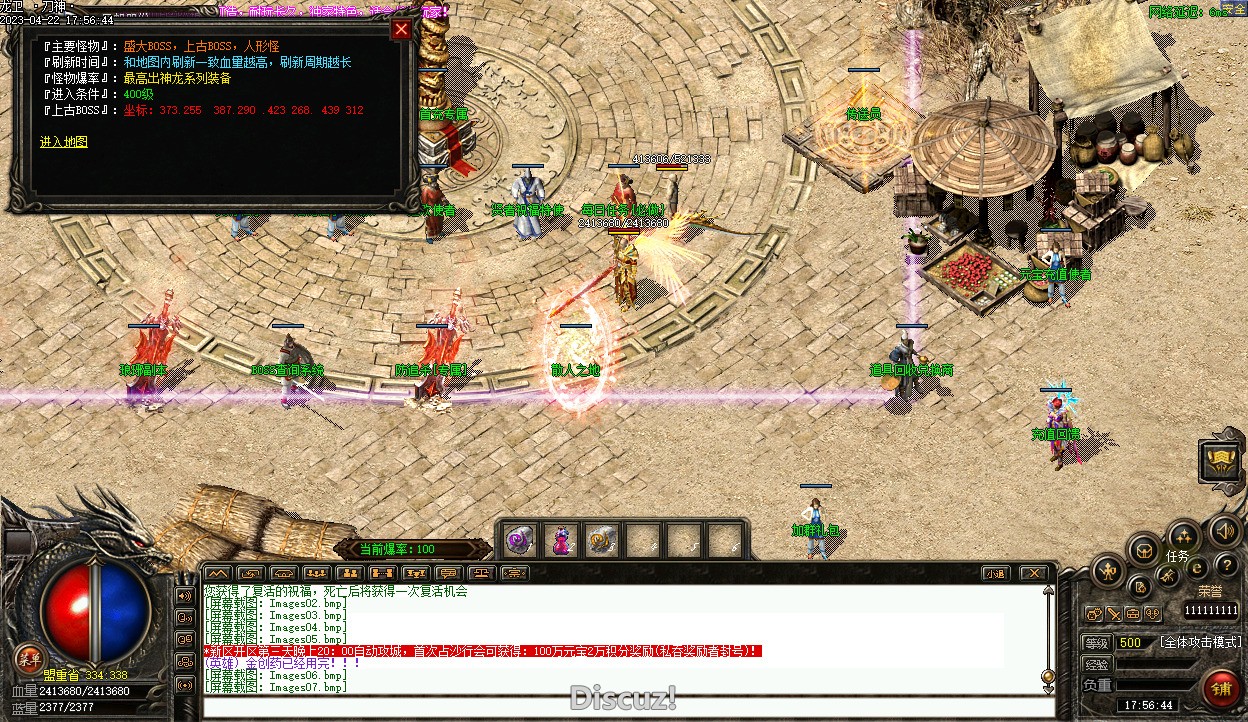Click the round 'e' button
Screen dimensions: 1248x722
tap(1196, 568)
